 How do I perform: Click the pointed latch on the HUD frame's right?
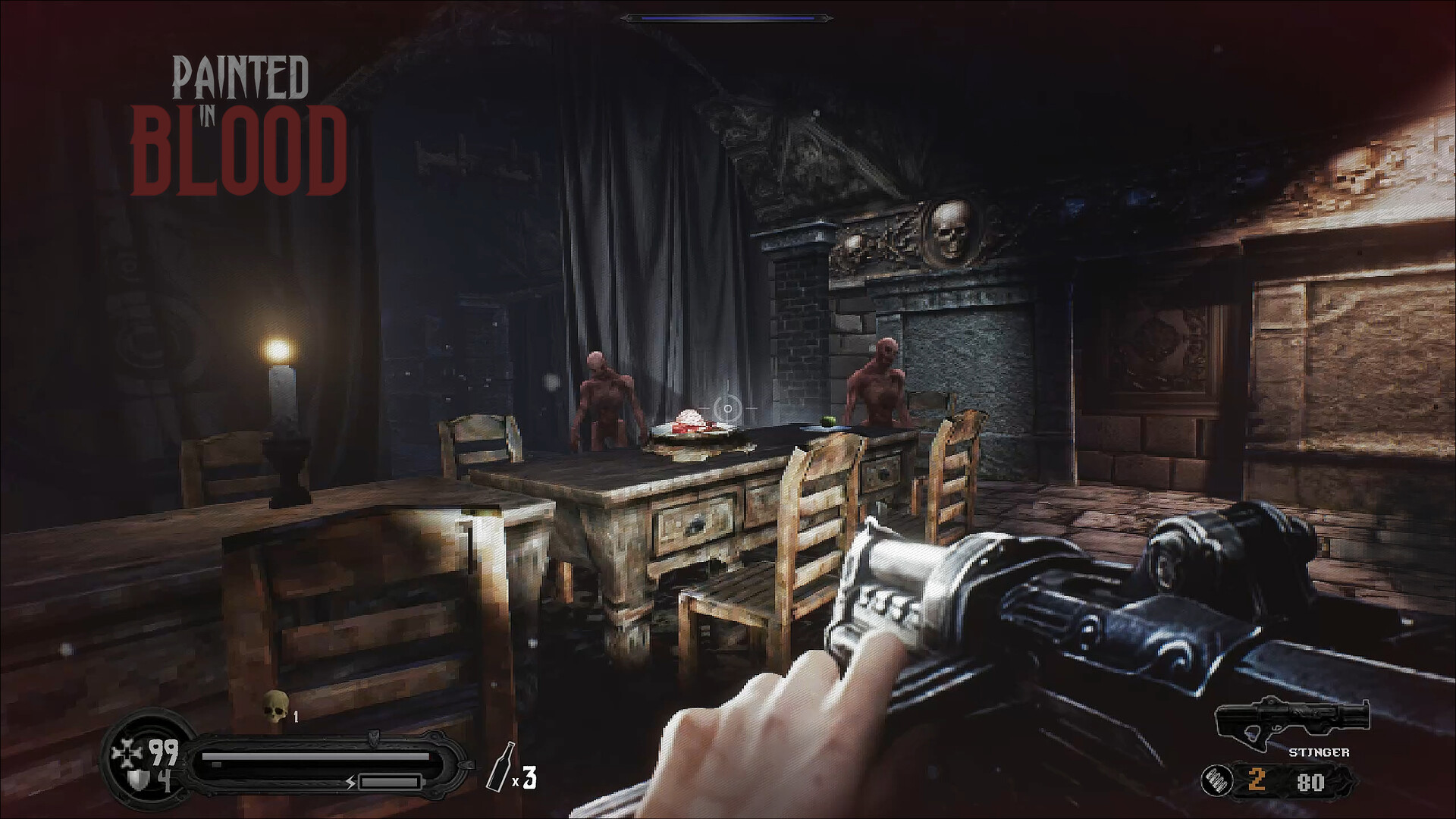[x=467, y=765]
